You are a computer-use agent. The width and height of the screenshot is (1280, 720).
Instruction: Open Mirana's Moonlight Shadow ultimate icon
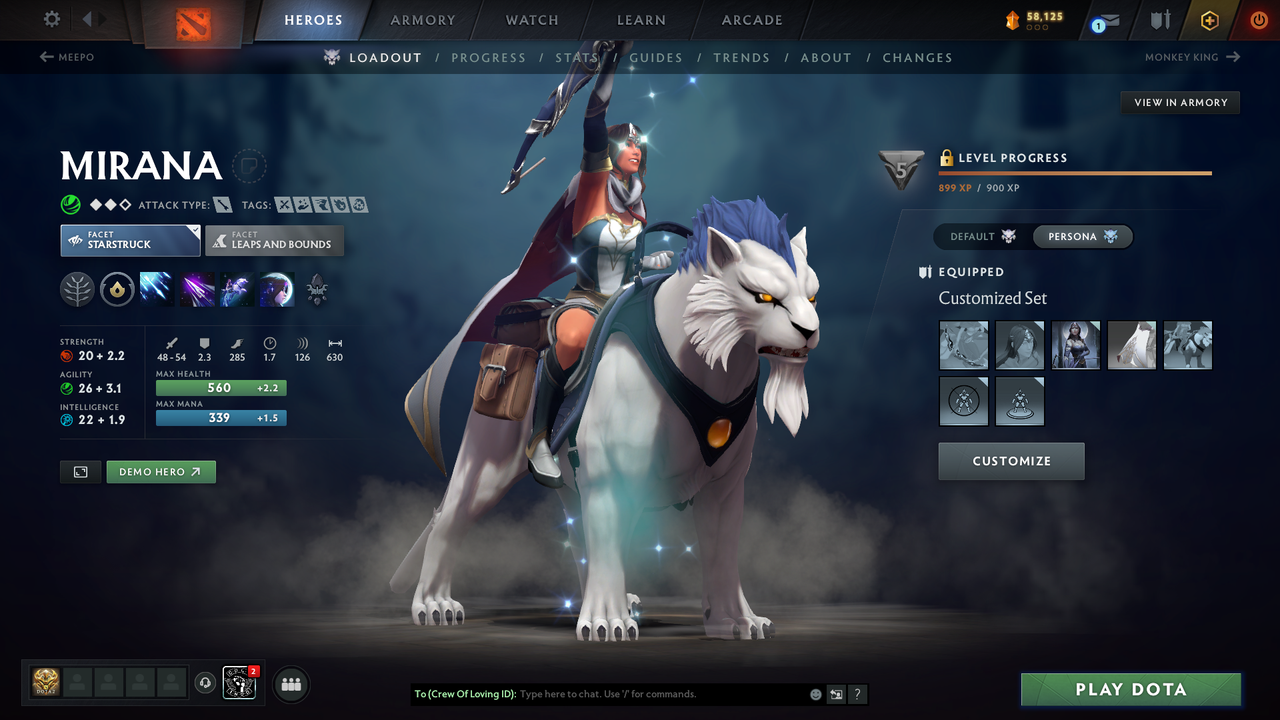coord(277,290)
